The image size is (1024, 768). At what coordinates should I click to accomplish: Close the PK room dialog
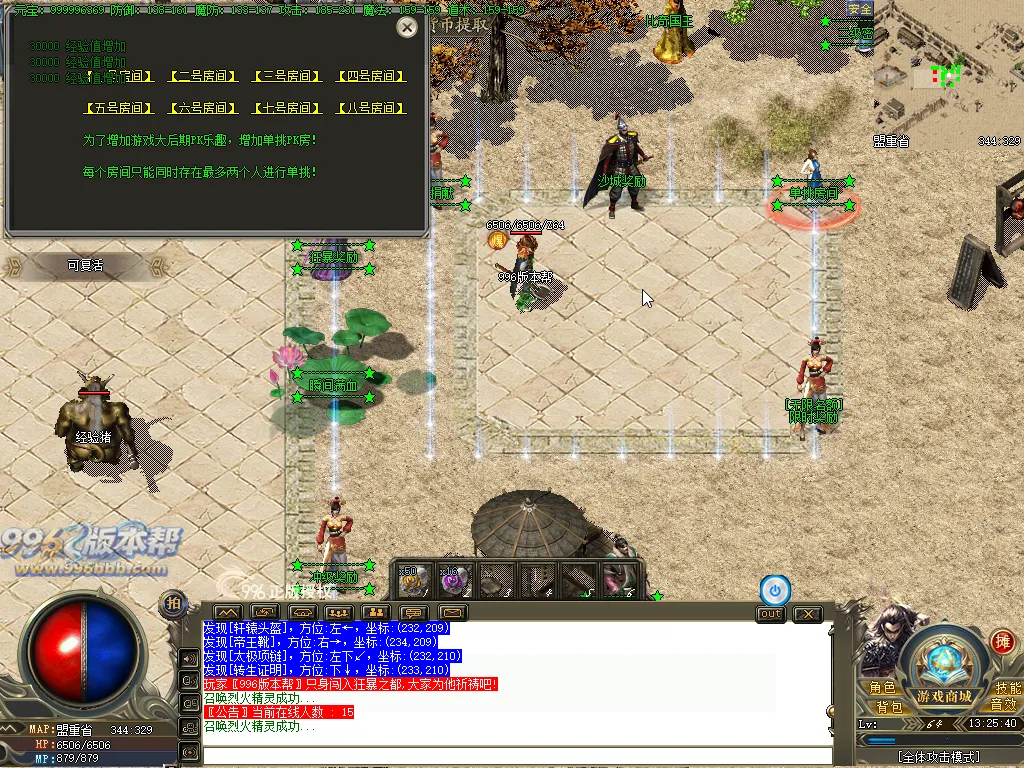point(407,28)
